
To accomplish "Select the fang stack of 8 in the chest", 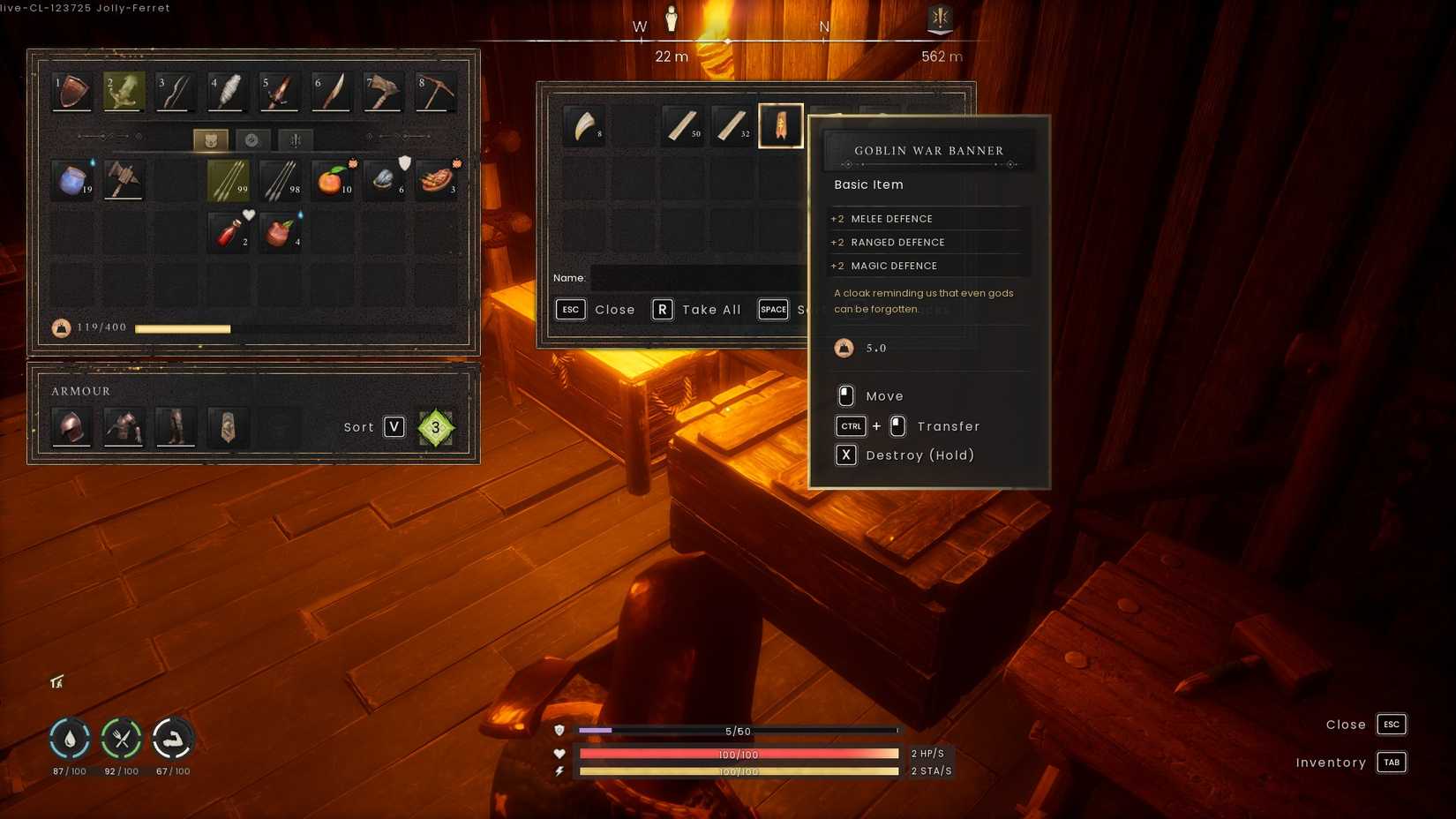I will [x=583, y=126].
